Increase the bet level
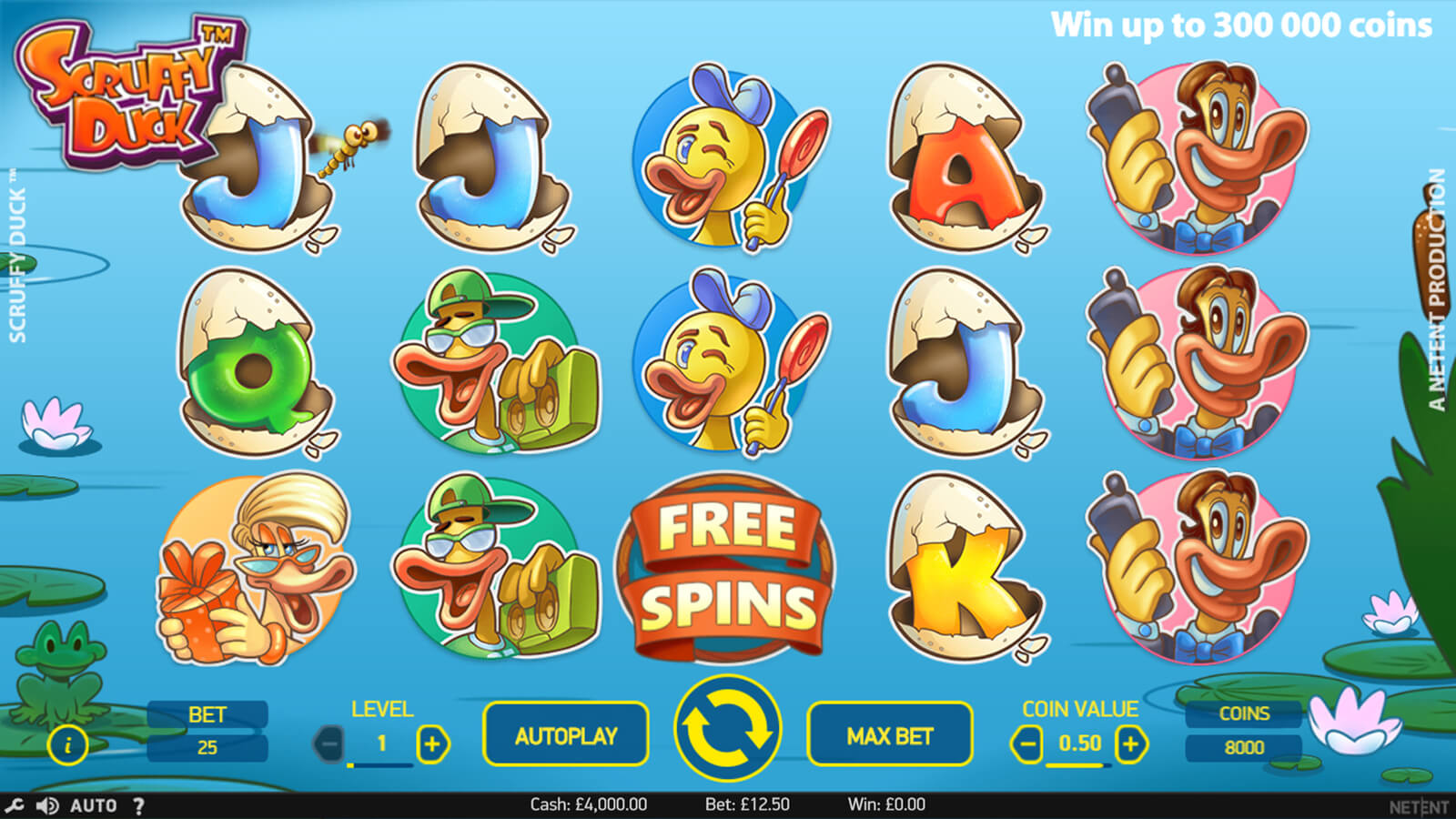Image resolution: width=1456 pixels, height=819 pixels. point(432,744)
